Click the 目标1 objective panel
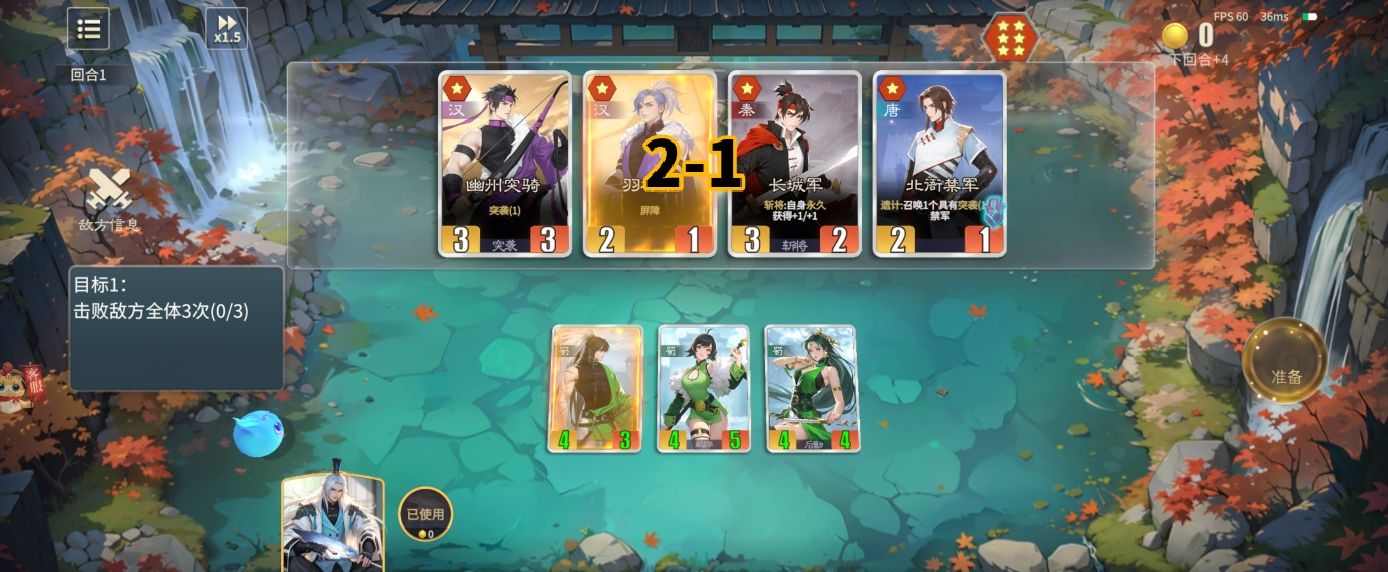Screen dimensions: 1388x572 pyautogui.click(x=175, y=328)
